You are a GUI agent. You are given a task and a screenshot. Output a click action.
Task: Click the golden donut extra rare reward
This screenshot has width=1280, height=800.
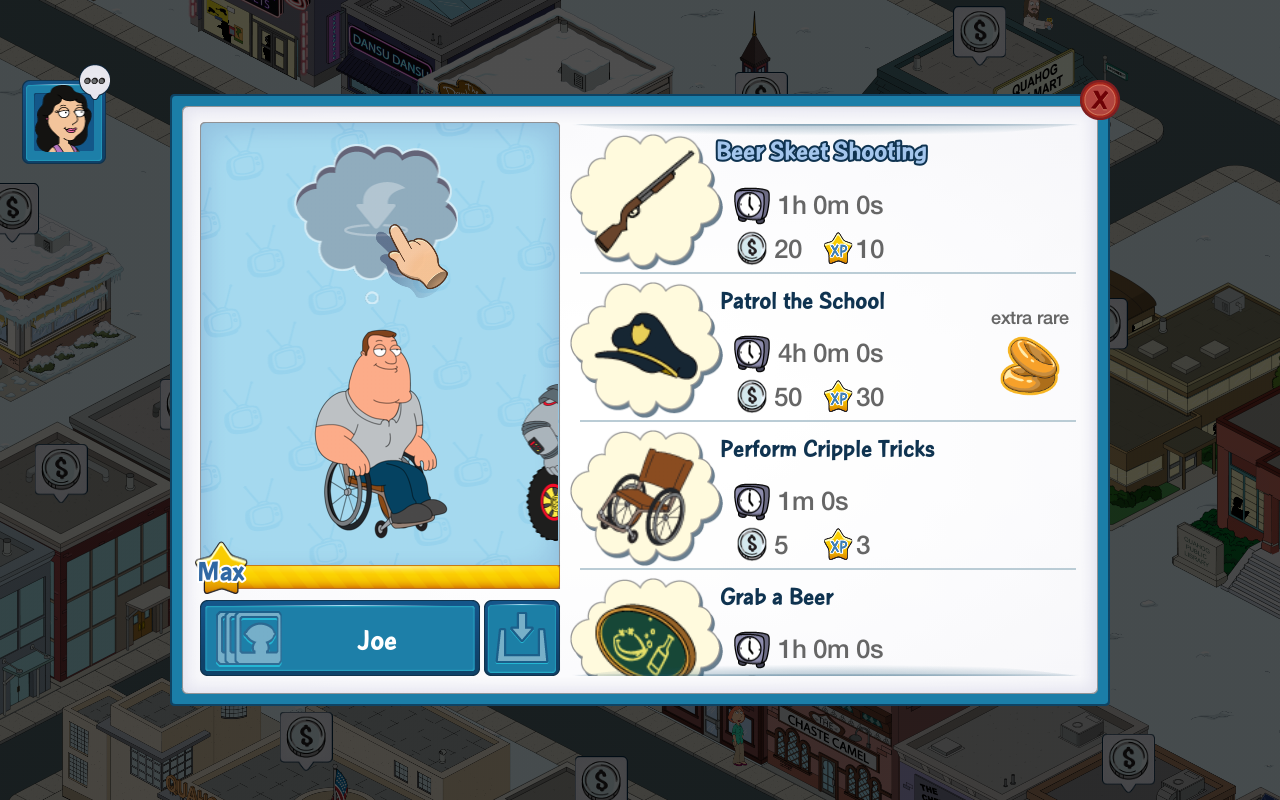[1030, 365]
